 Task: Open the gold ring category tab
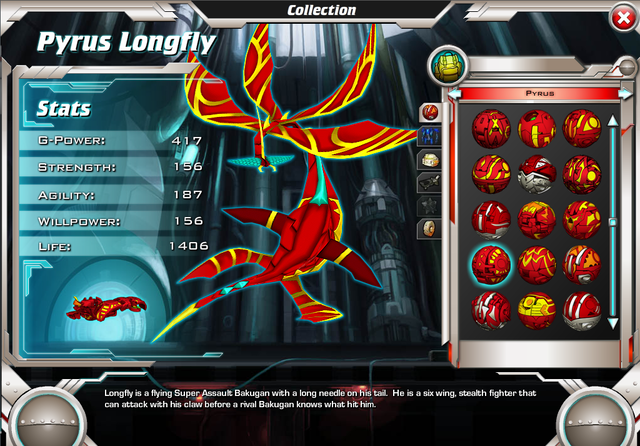428,229
